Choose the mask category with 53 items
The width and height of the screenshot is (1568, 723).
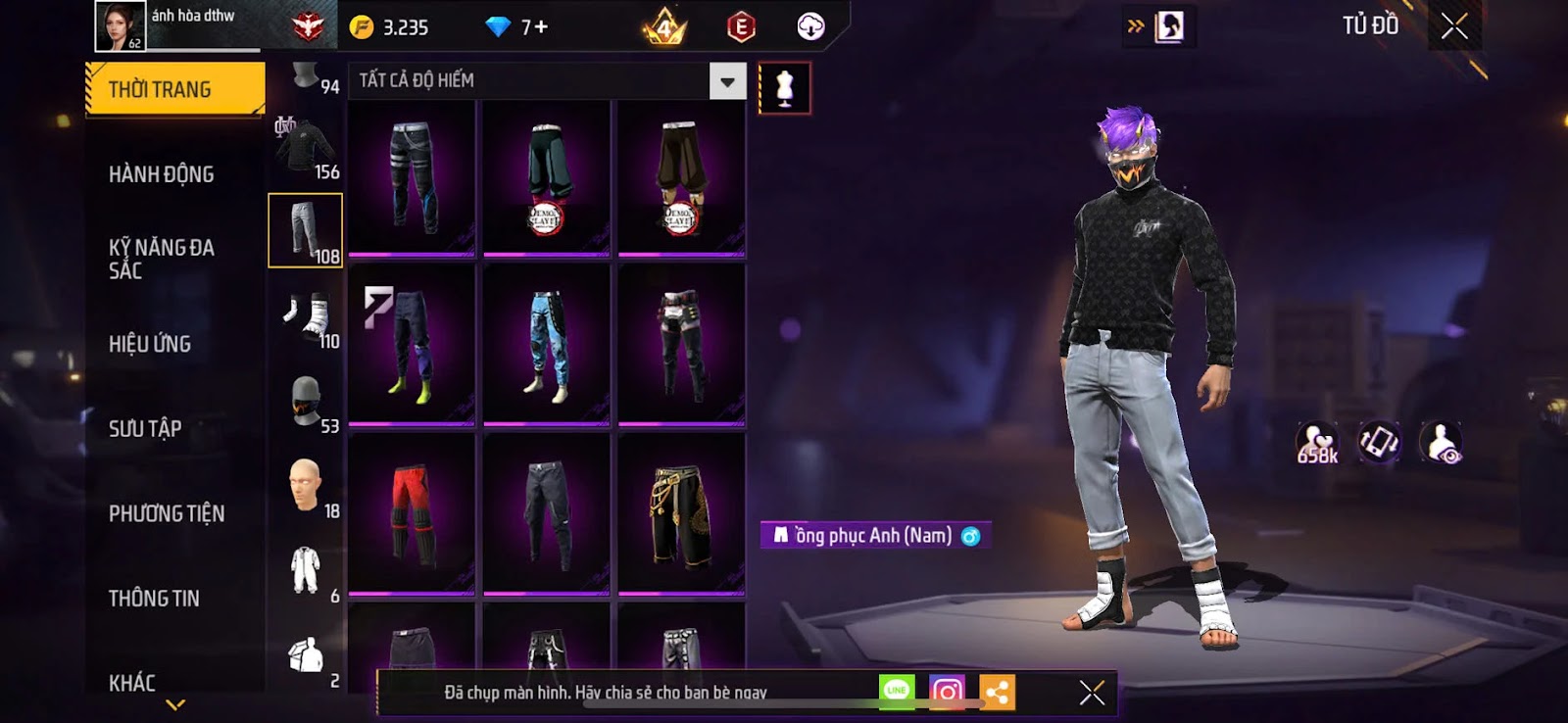306,402
